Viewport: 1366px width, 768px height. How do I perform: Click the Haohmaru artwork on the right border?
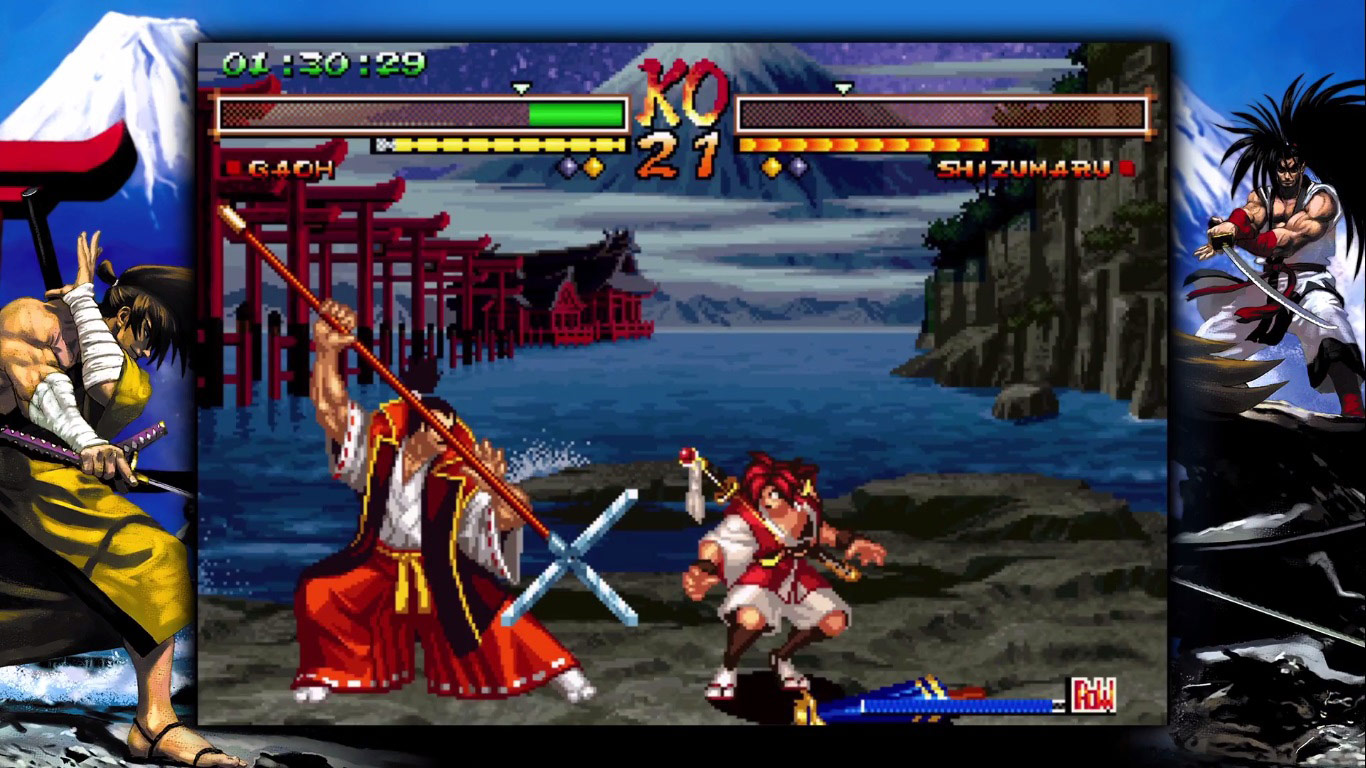(1280, 280)
